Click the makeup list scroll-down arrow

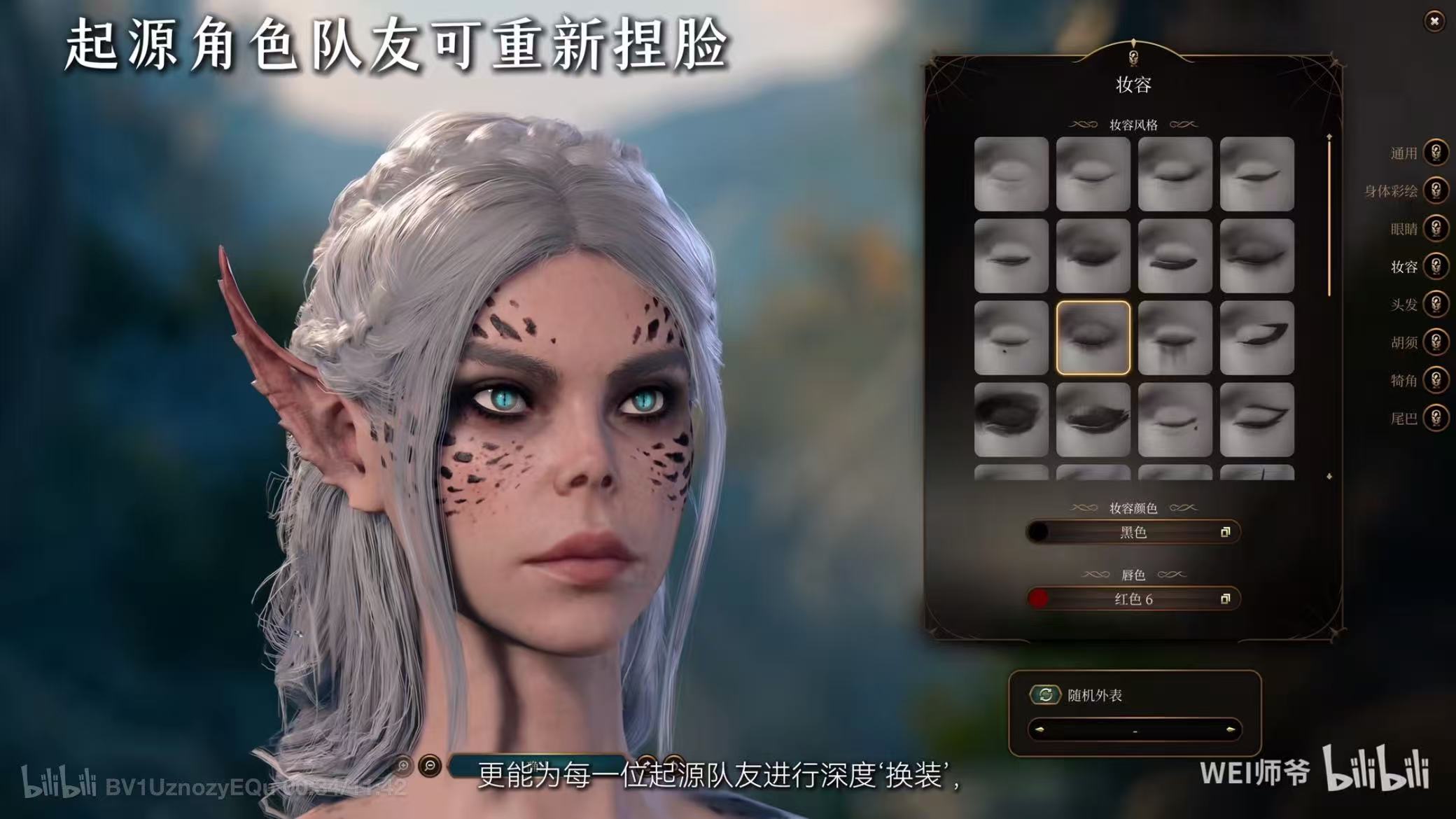pos(1329,477)
